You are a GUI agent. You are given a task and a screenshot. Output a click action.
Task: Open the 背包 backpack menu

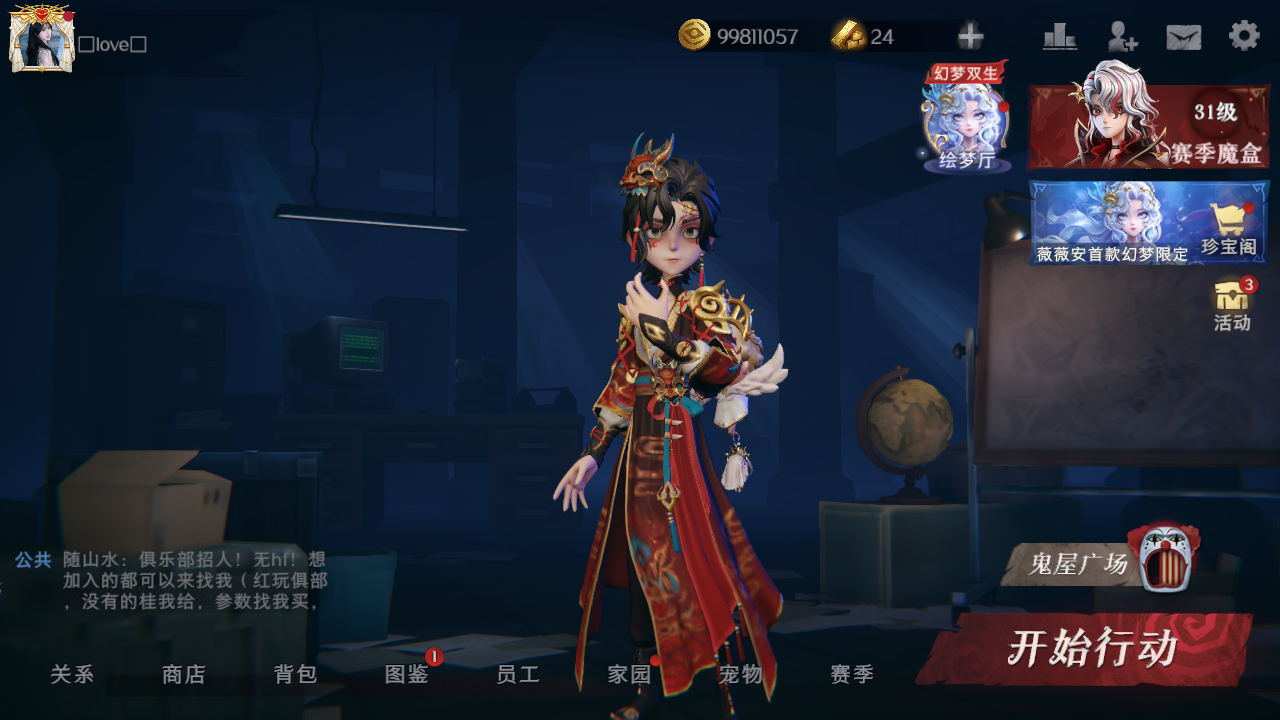295,675
